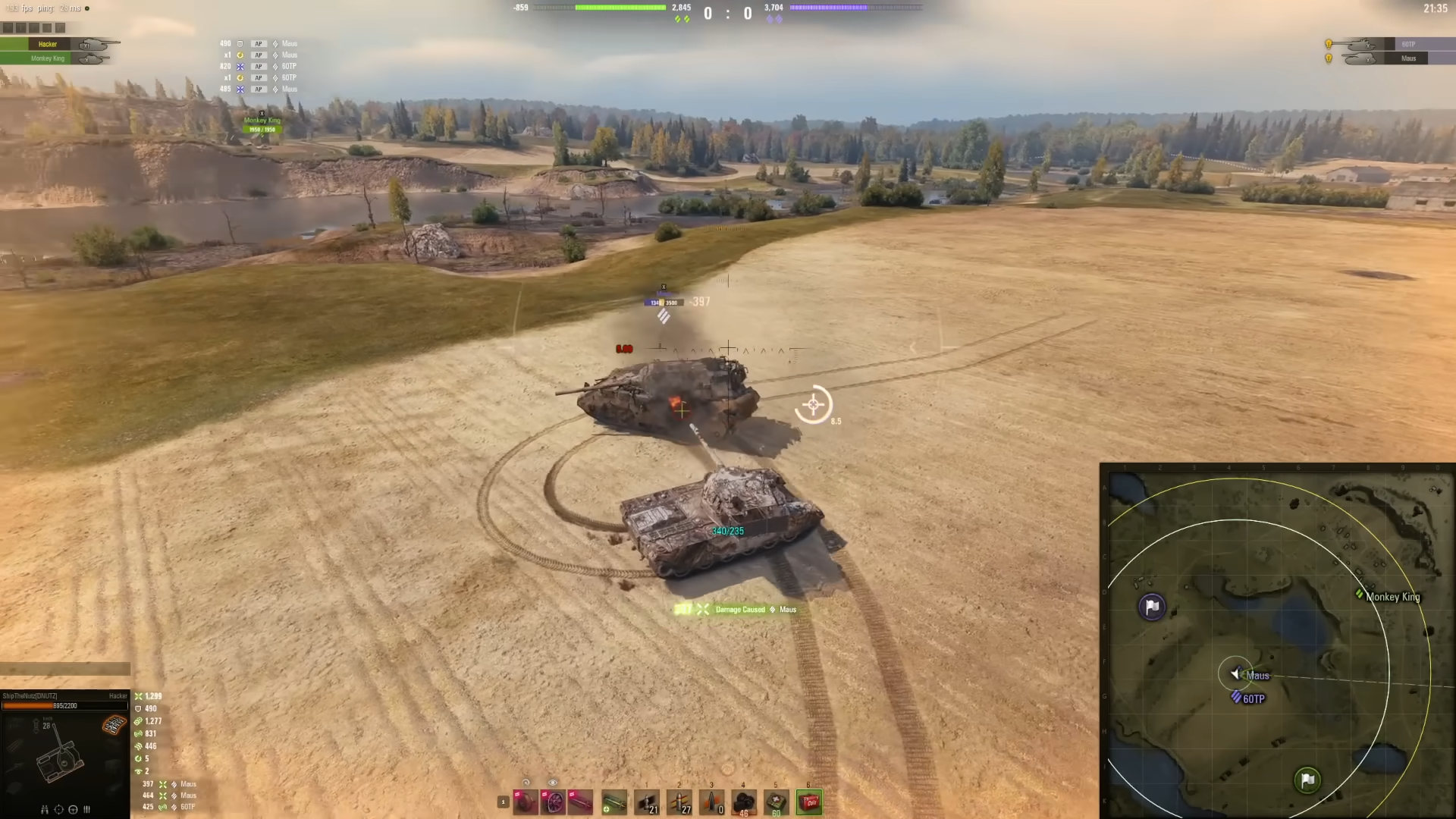
Task: Use the repair kit in slot 4
Action: 743,802
